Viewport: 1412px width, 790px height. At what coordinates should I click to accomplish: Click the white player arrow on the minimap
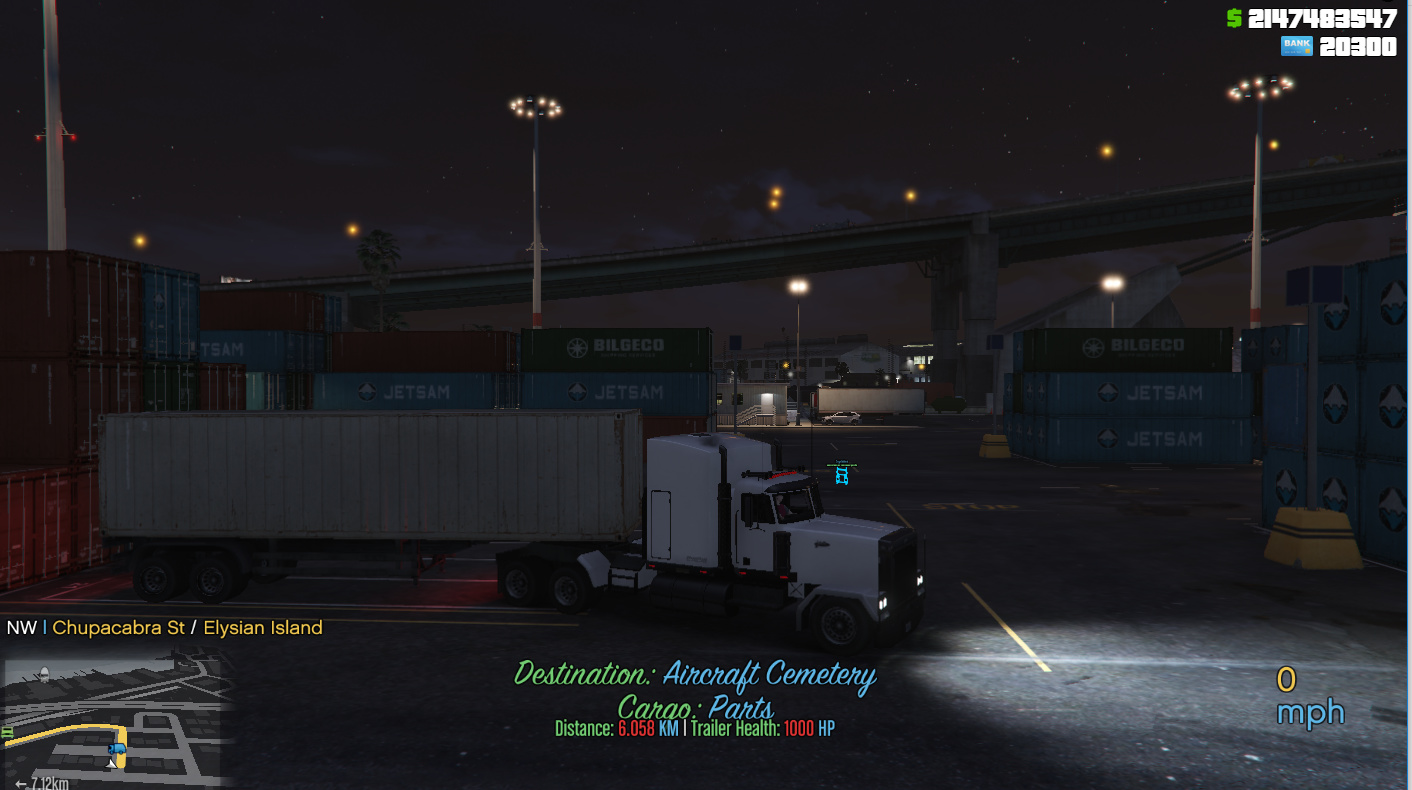[x=111, y=764]
